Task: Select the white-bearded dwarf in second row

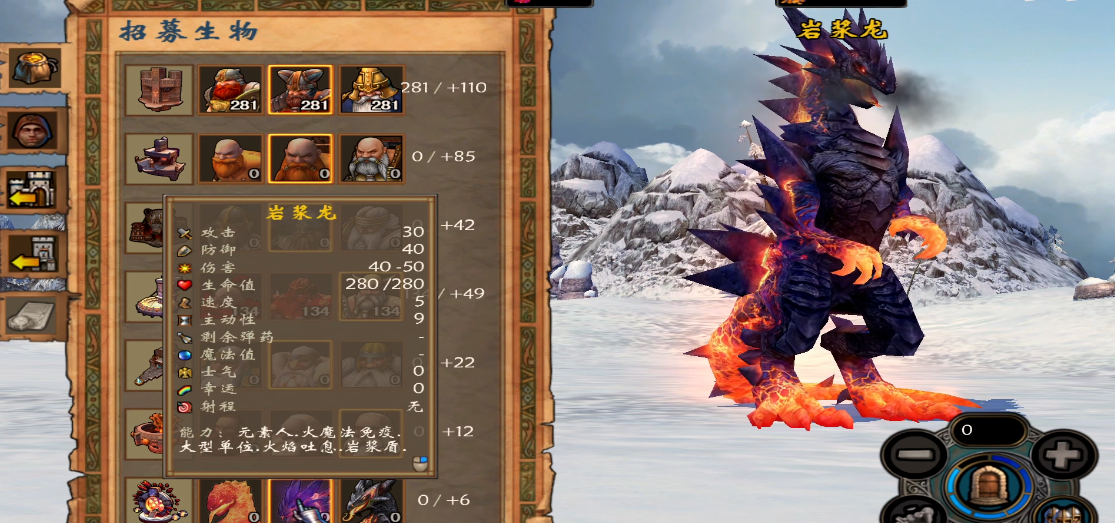Action: point(371,158)
